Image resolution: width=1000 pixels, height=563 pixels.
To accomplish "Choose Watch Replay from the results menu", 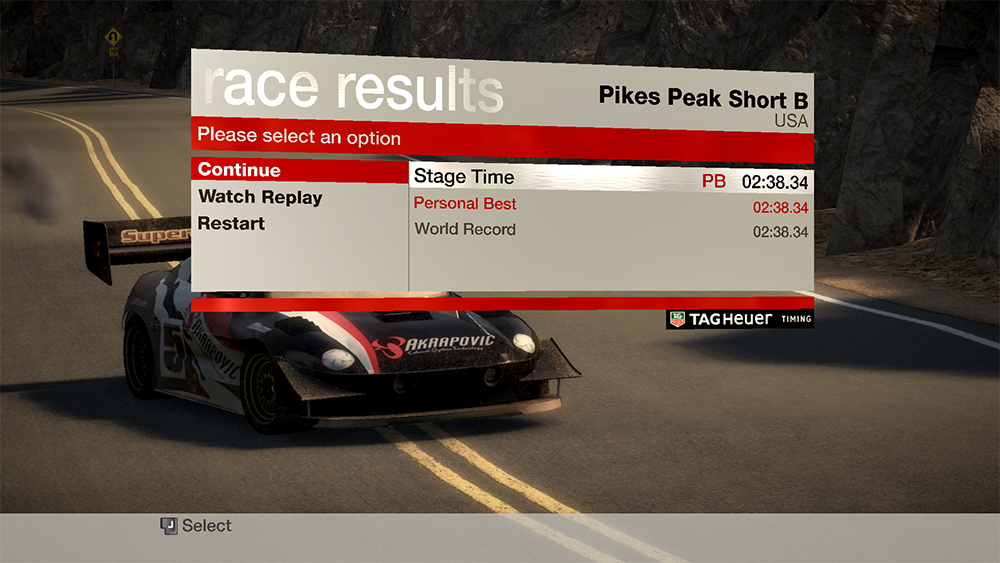I will tap(260, 197).
